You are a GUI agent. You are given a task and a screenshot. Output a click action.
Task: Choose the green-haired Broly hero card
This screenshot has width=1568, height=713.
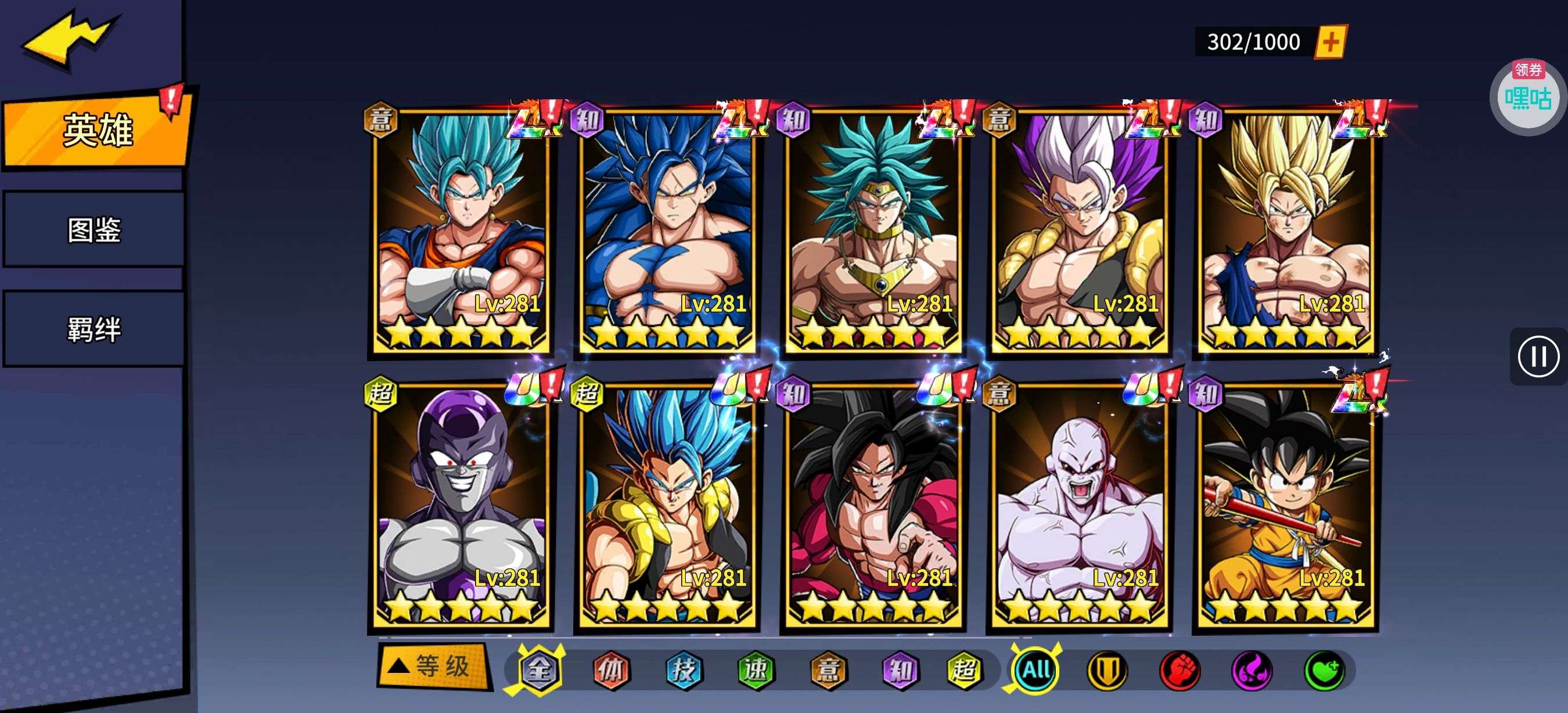pyautogui.click(x=873, y=231)
